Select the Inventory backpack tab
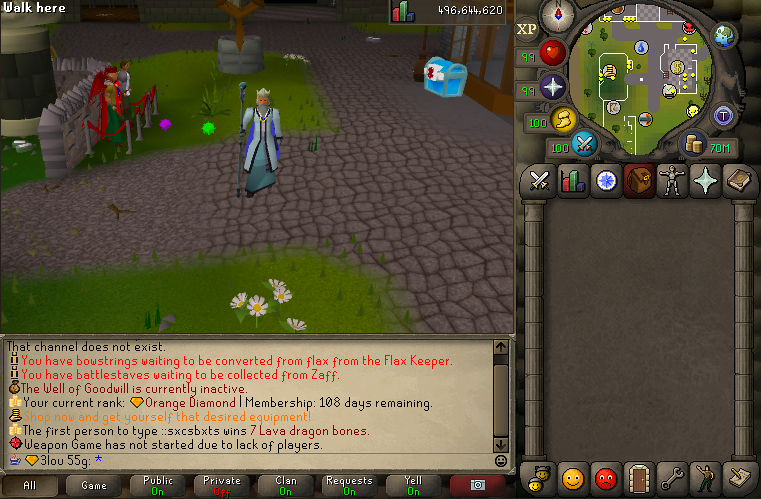This screenshot has width=761, height=499. pyautogui.click(x=639, y=181)
